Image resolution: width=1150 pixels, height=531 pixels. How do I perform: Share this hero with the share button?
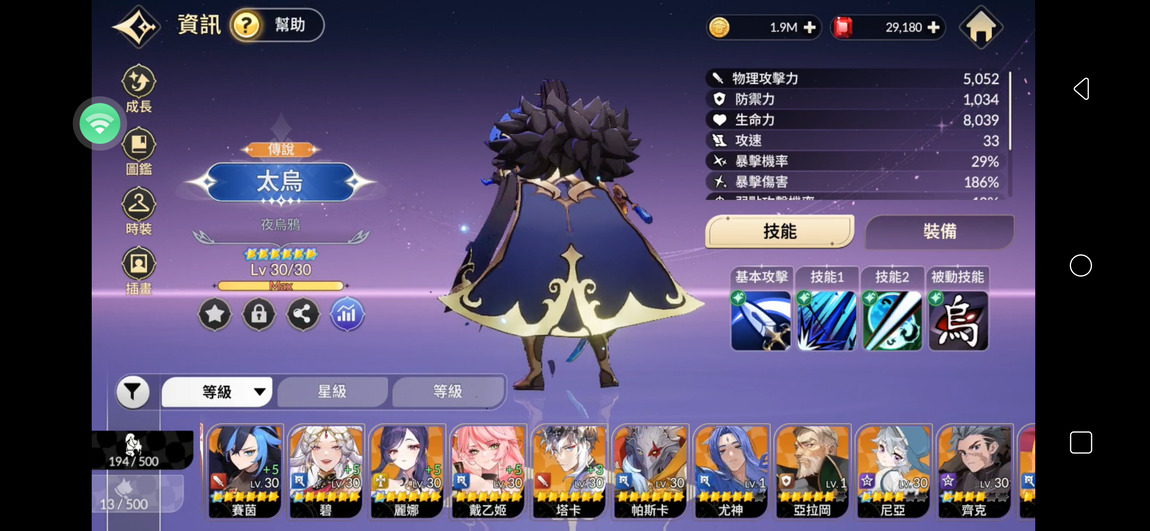pyautogui.click(x=302, y=314)
